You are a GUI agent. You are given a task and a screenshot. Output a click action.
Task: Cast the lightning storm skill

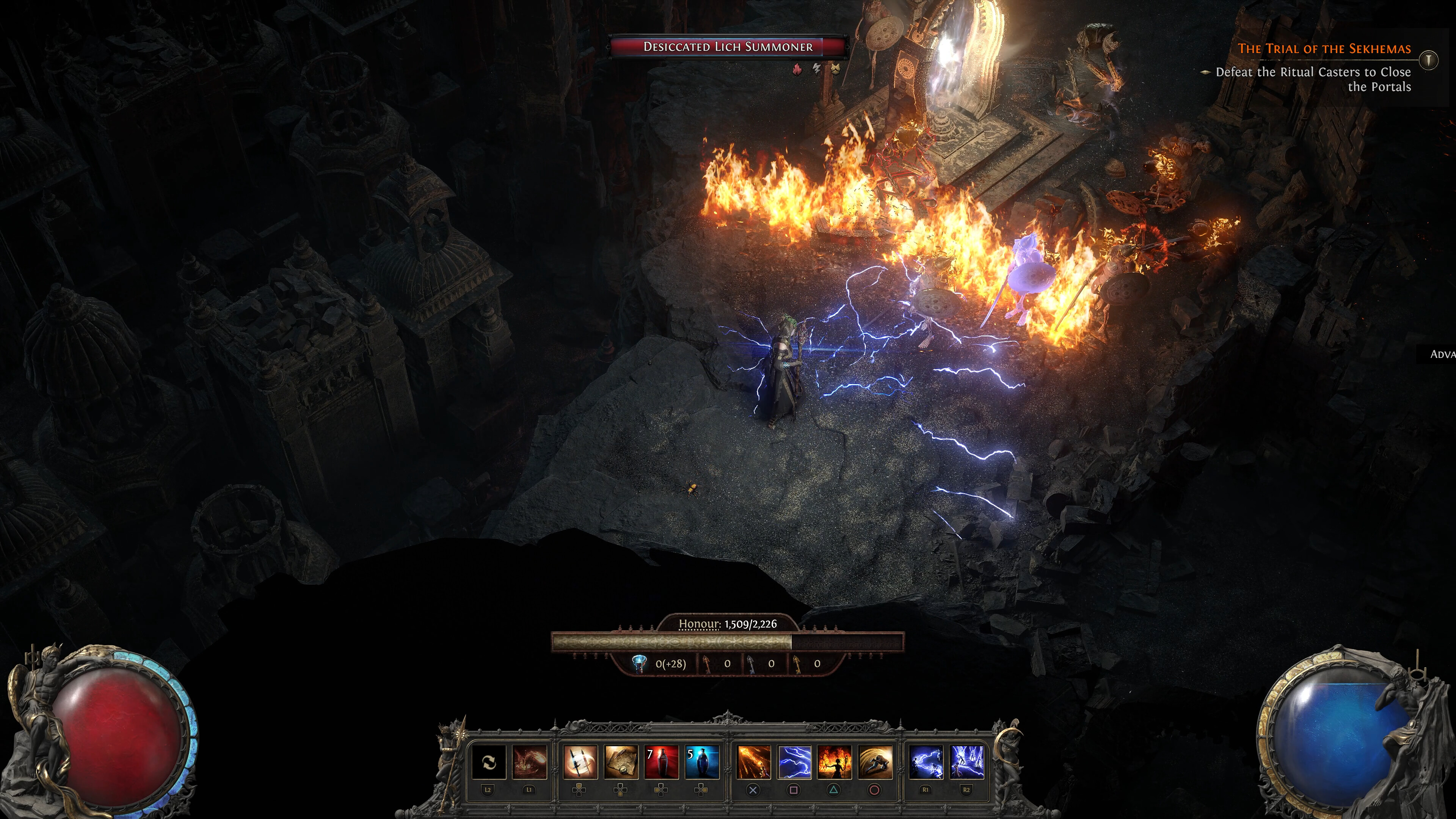pyautogui.click(x=966, y=762)
